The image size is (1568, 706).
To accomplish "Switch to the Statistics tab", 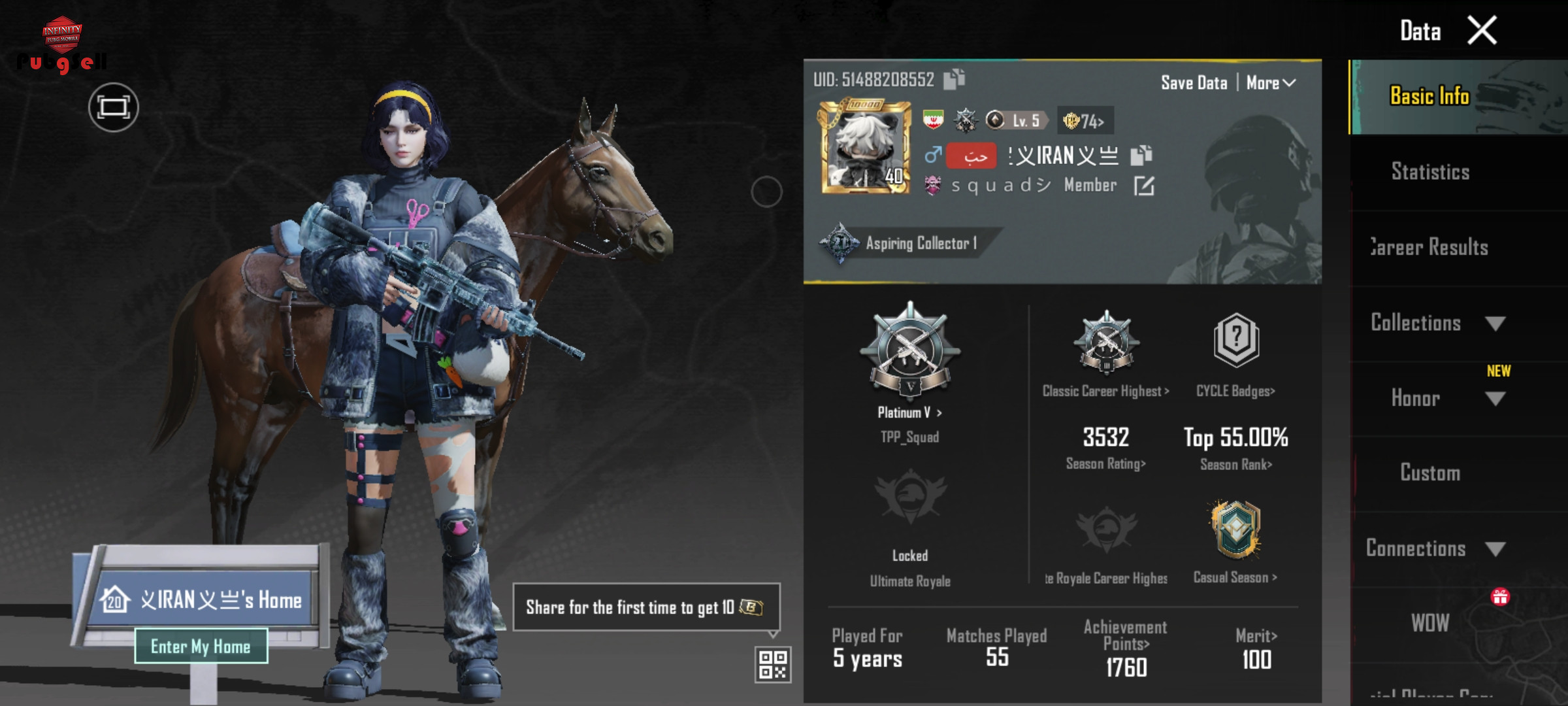I will pyautogui.click(x=1430, y=172).
